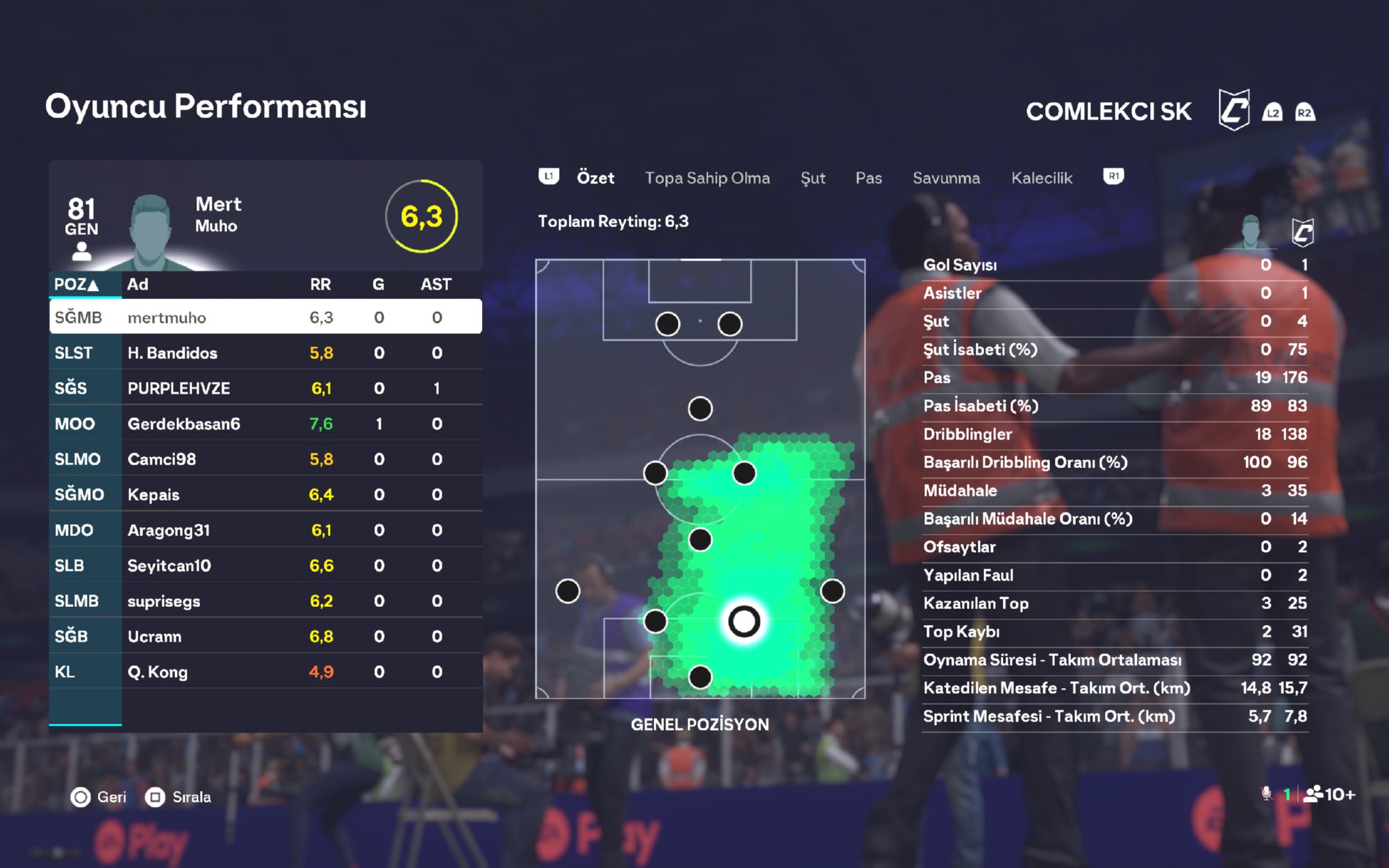1389x868 pixels.
Task: Choose the Ucrann player row
Action: tap(265, 636)
